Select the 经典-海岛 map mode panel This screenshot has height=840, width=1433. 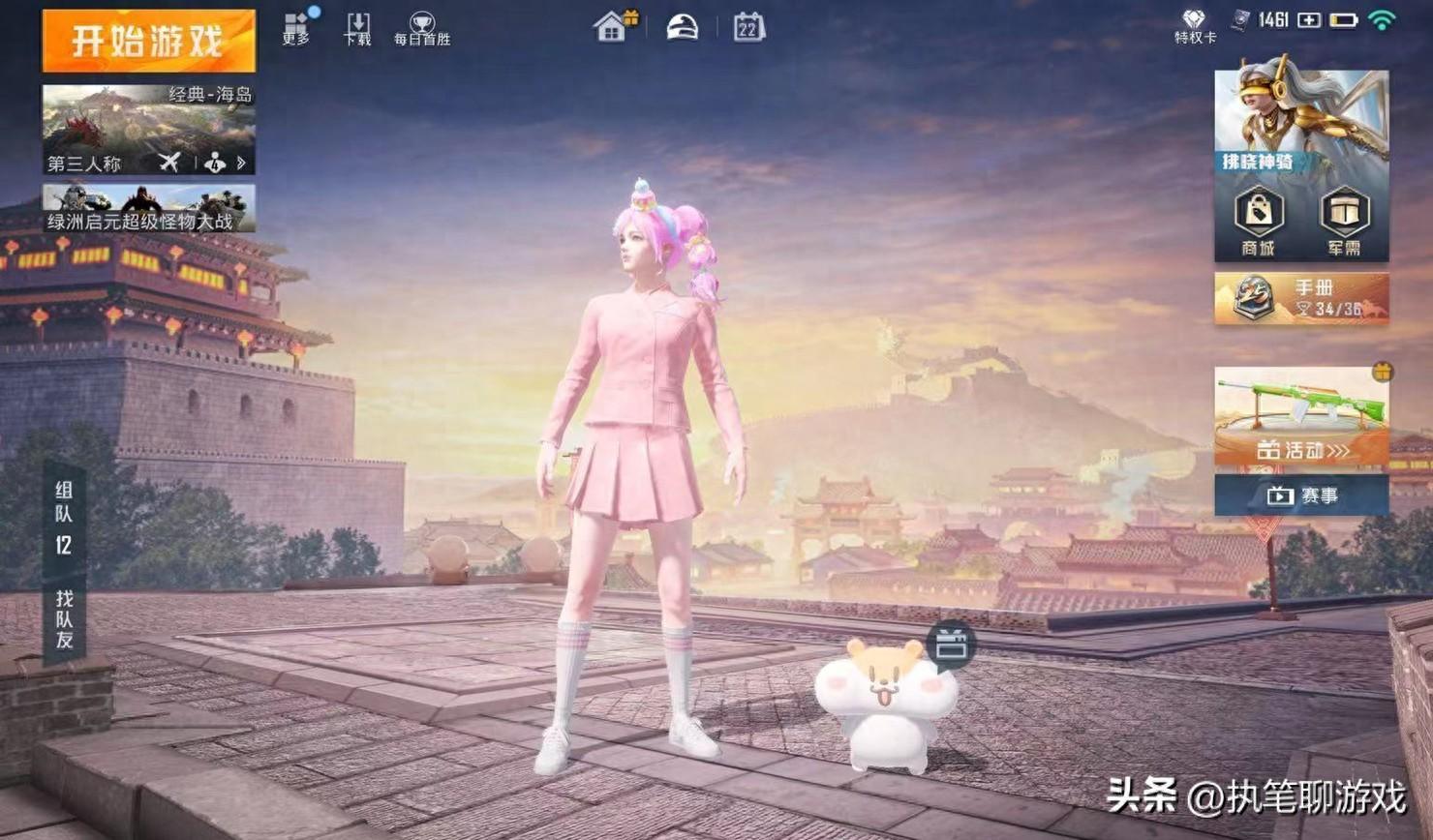[149, 129]
